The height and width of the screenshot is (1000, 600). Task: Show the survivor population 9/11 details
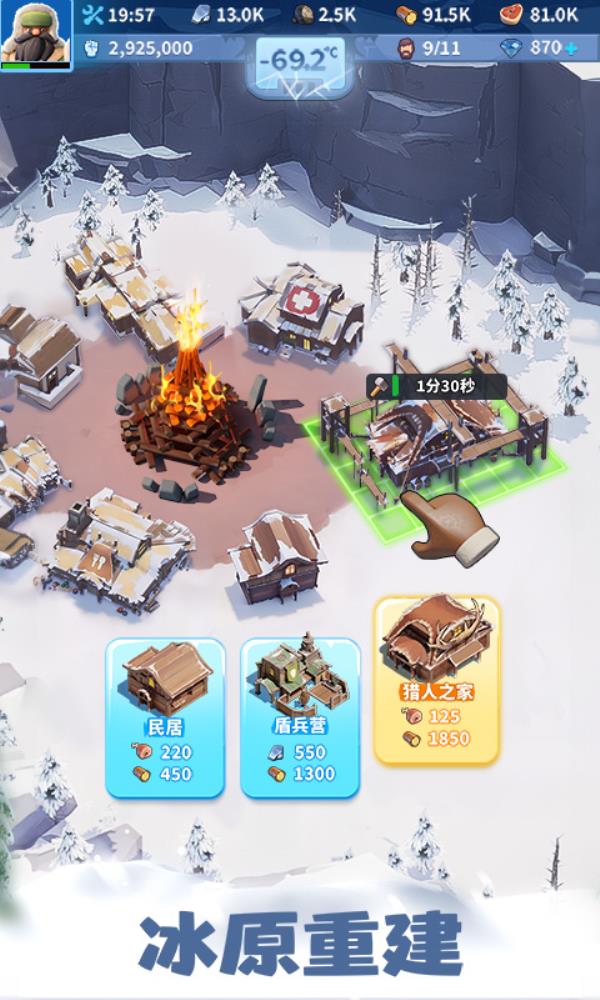(x=430, y=47)
